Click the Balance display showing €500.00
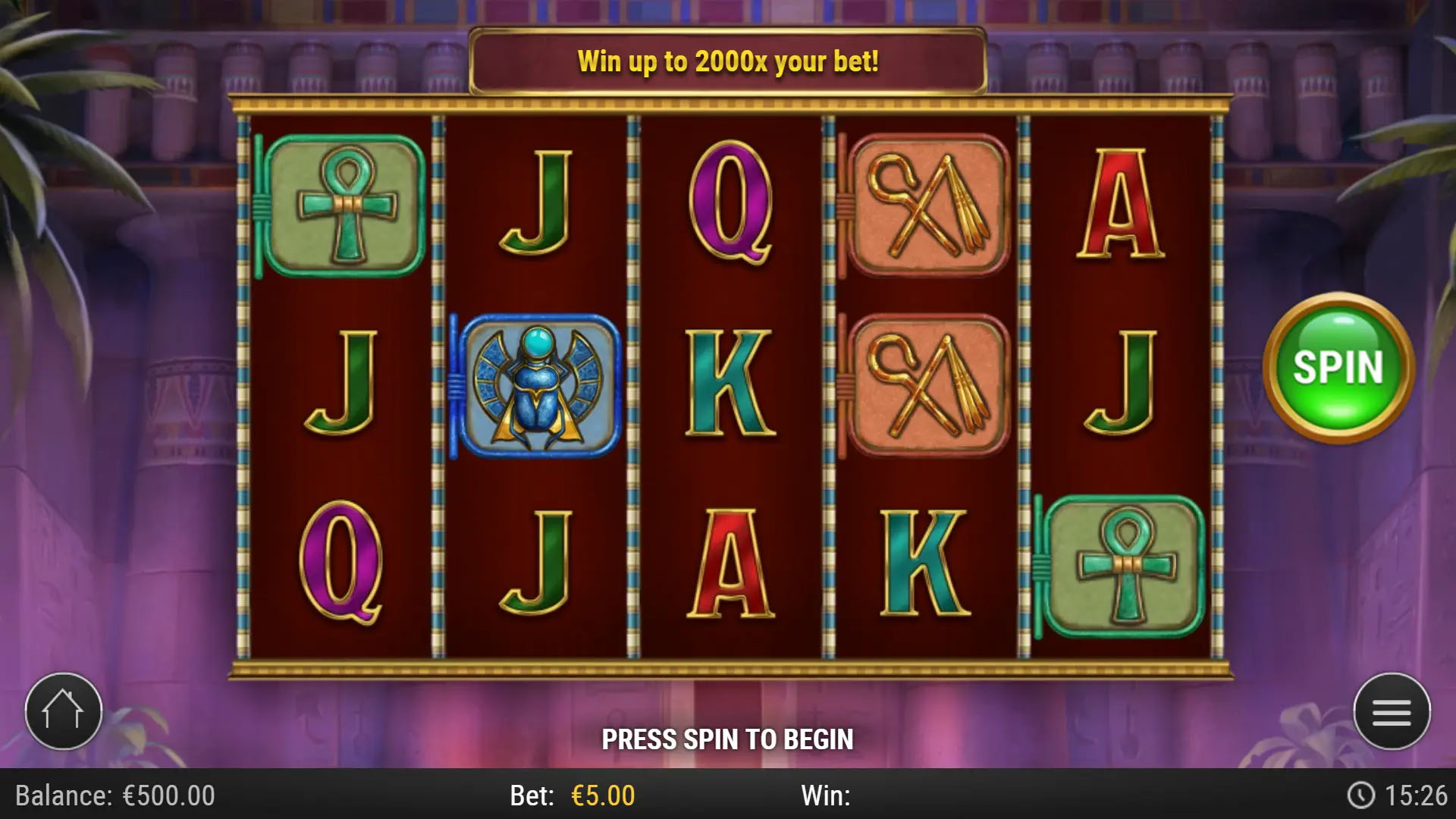Screen dimensions: 1456x819 [114, 796]
